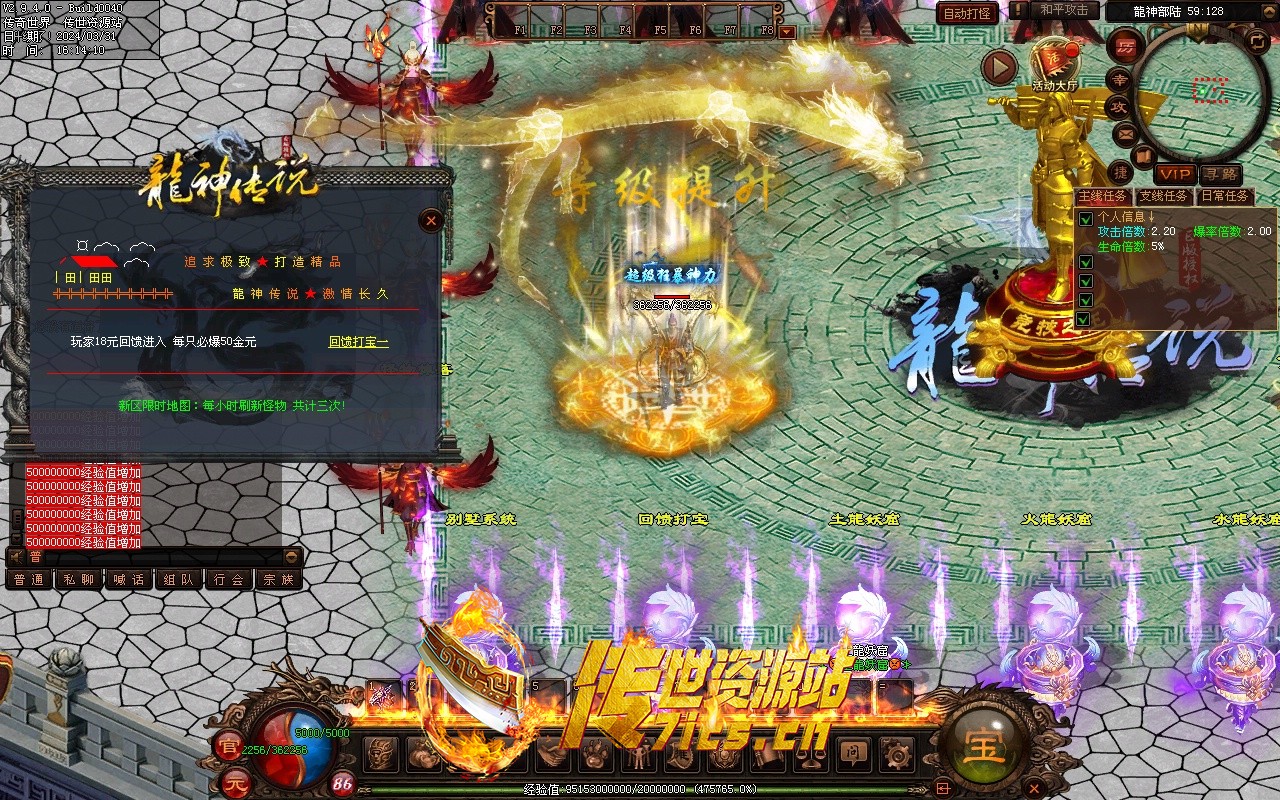Toggle the 个人信息 checkbox
The height and width of the screenshot is (800, 1280).
pos(1086,218)
